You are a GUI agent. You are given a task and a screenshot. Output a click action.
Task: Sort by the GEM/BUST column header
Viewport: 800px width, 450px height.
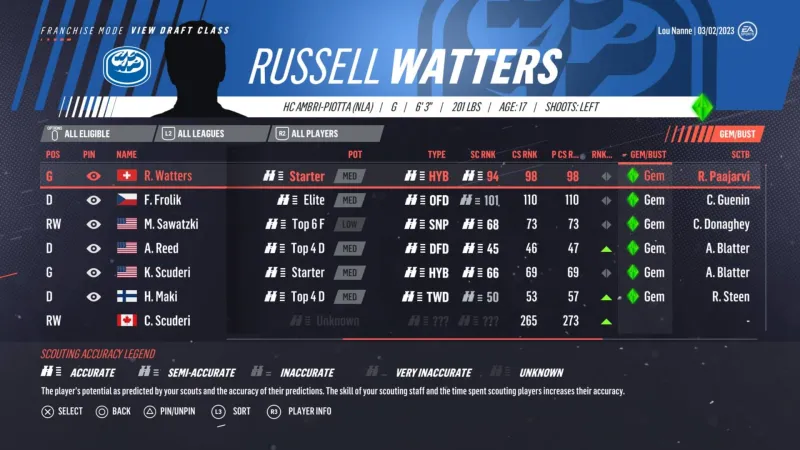point(646,155)
